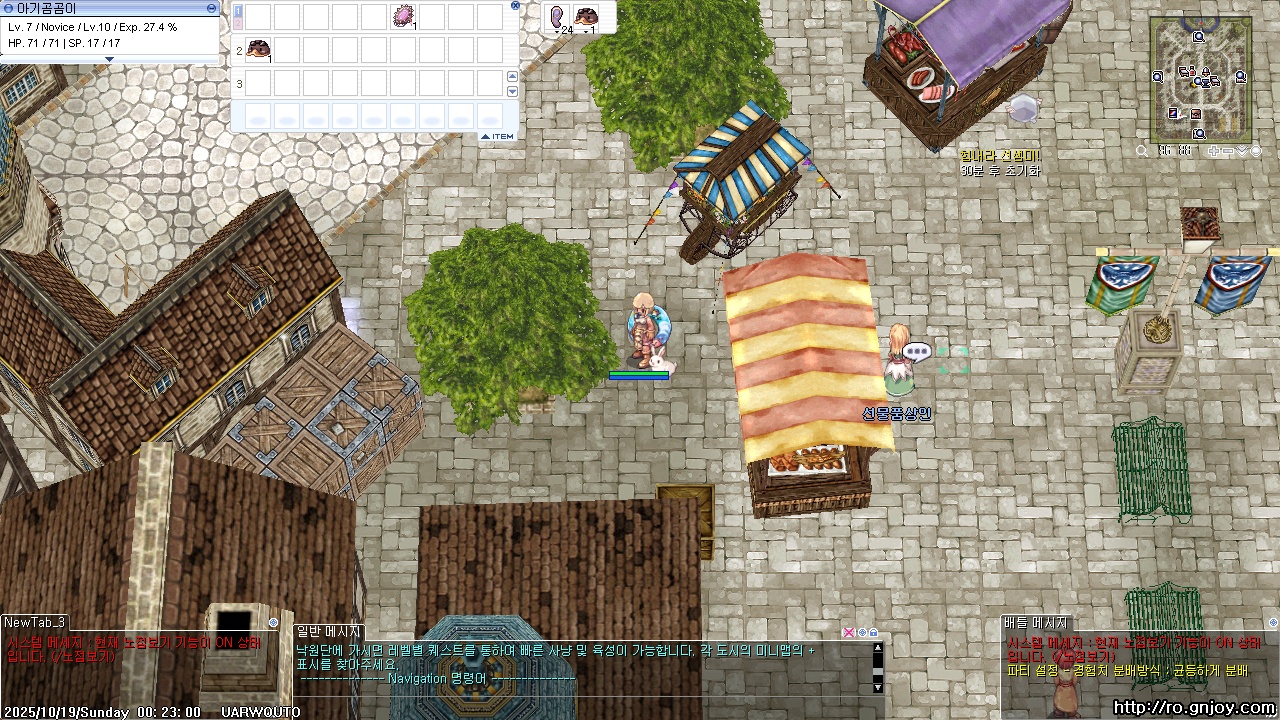Close the general chat window with X
This screenshot has height=720, width=1280.
pyautogui.click(x=849, y=632)
